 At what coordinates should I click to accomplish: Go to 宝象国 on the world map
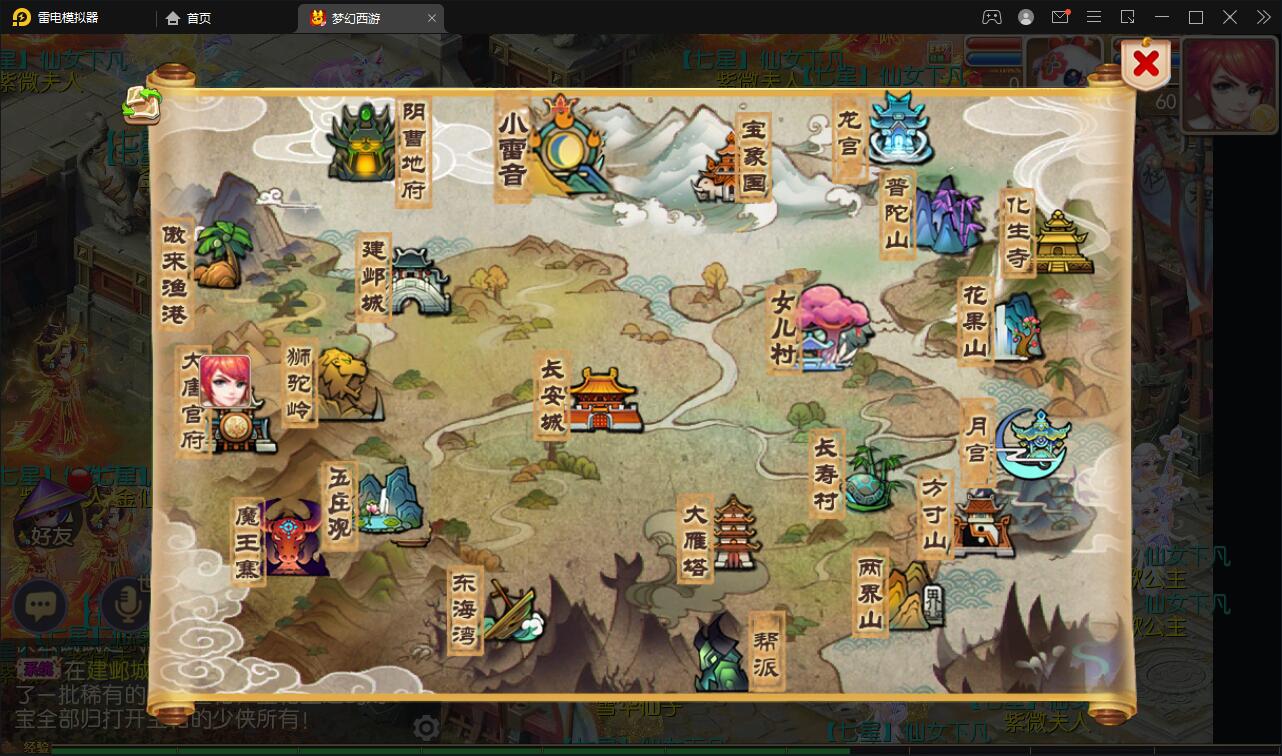728,165
